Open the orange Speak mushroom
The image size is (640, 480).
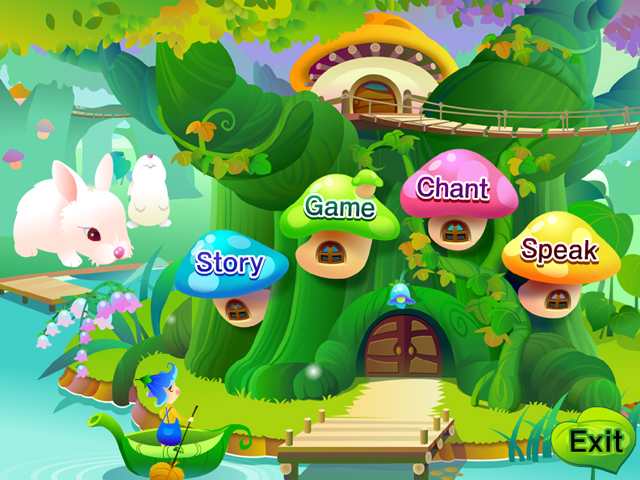pos(559,250)
